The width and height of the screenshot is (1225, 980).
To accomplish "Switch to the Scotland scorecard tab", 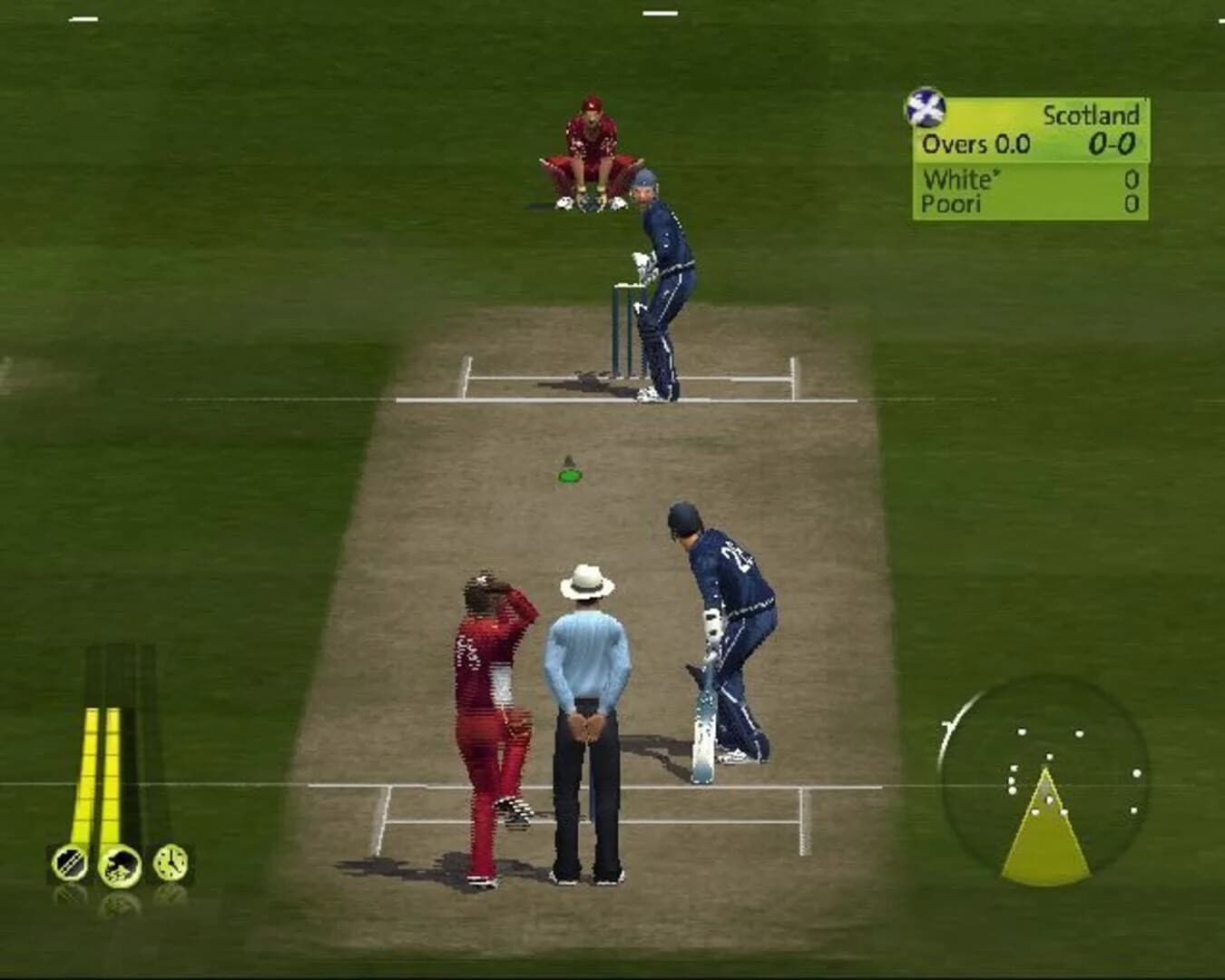I will click(1092, 116).
